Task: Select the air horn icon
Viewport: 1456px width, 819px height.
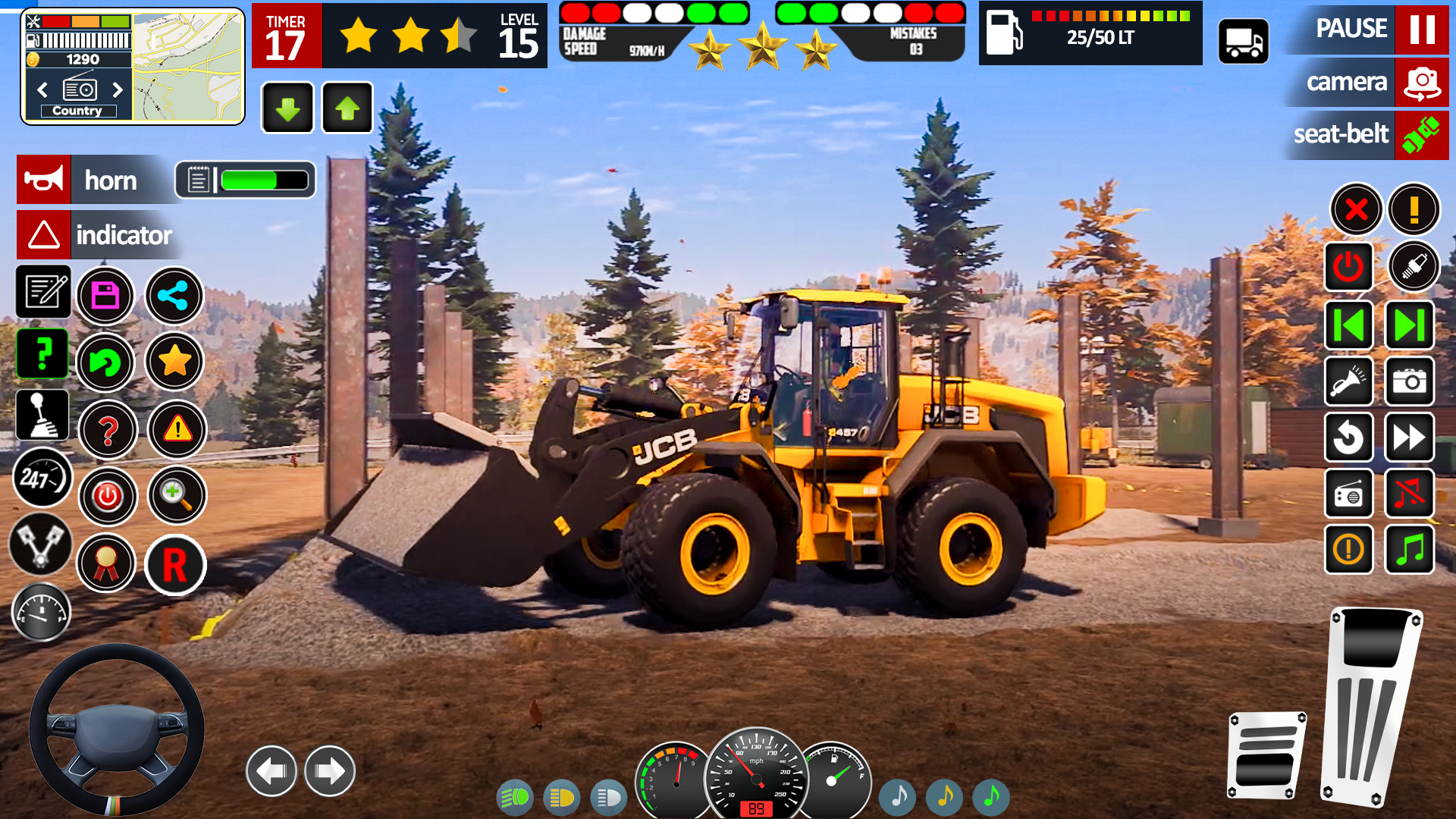Action: pyautogui.click(x=43, y=179)
